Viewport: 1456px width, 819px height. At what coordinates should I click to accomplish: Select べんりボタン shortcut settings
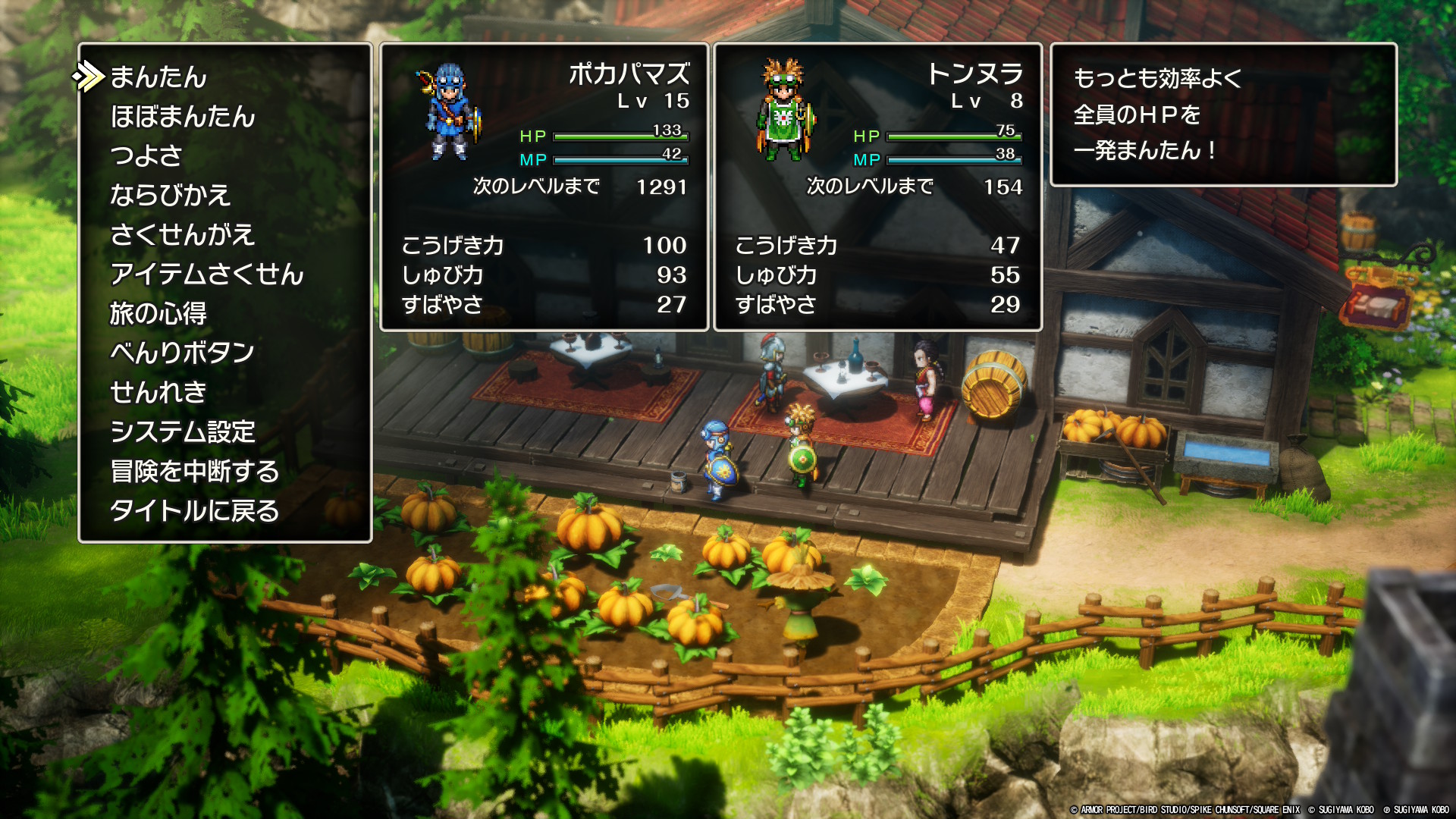182,353
